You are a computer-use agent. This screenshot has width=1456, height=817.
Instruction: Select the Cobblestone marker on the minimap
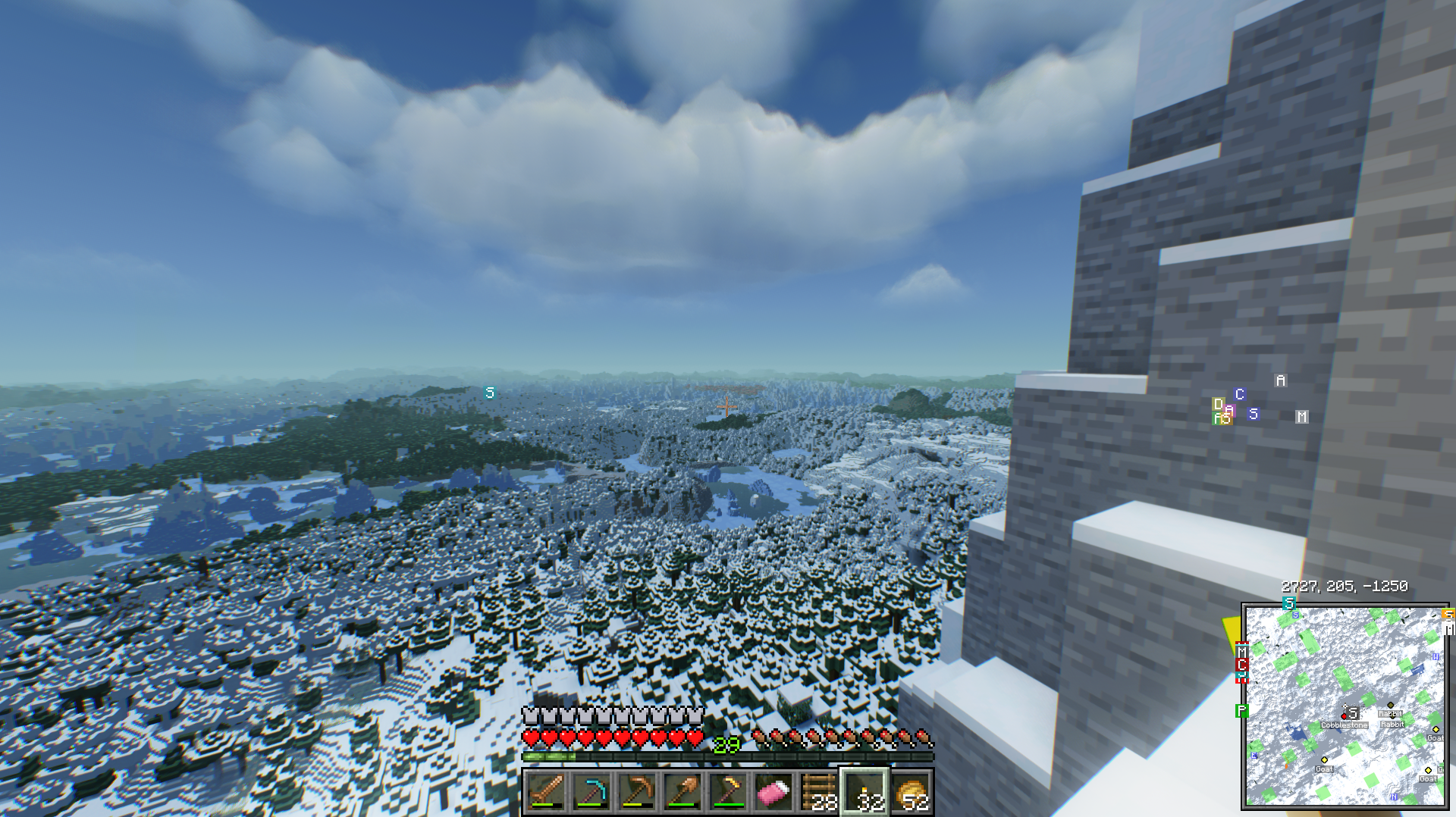[x=1344, y=725]
